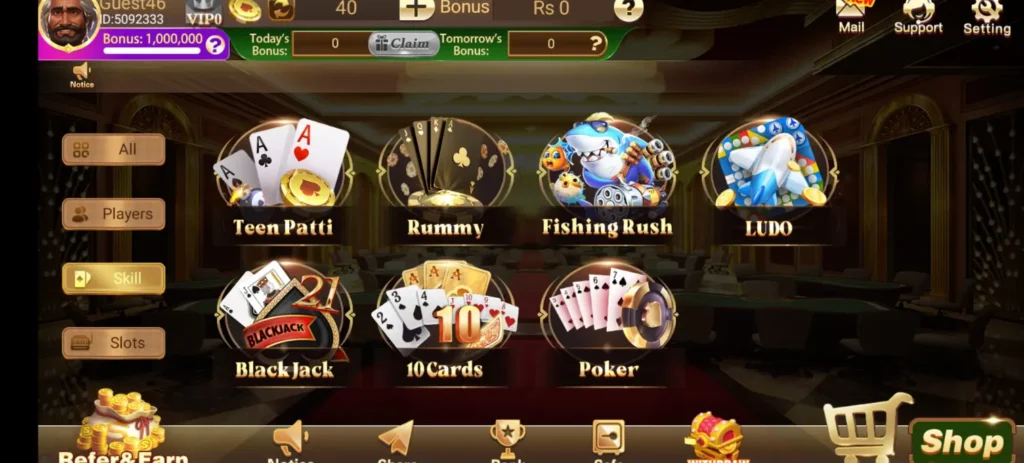Image resolution: width=1024 pixels, height=463 pixels.
Task: Switch to the All category tab
Action: click(x=113, y=150)
